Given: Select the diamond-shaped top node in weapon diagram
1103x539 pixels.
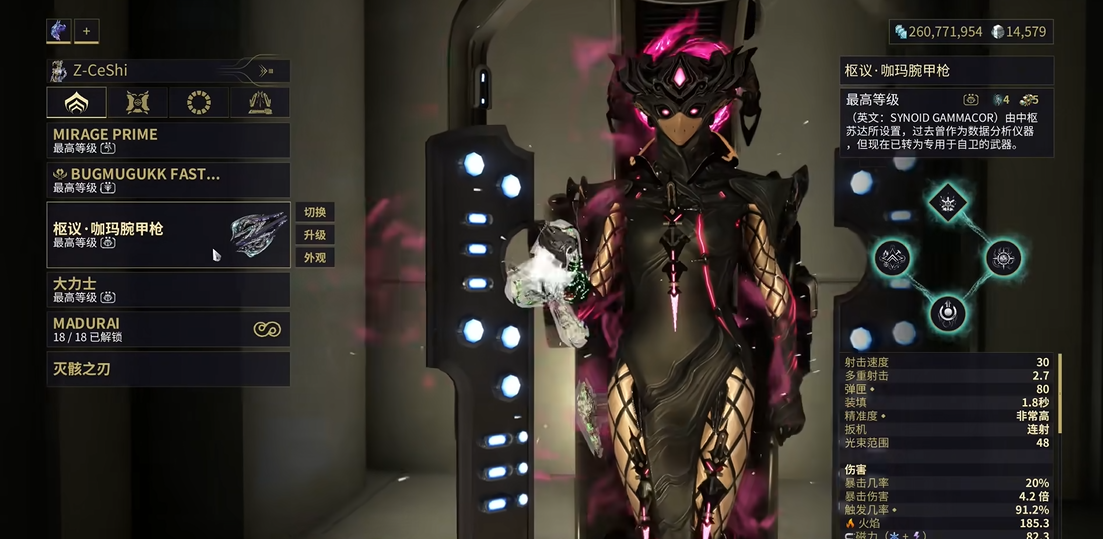Looking at the screenshot, I should coord(946,203).
